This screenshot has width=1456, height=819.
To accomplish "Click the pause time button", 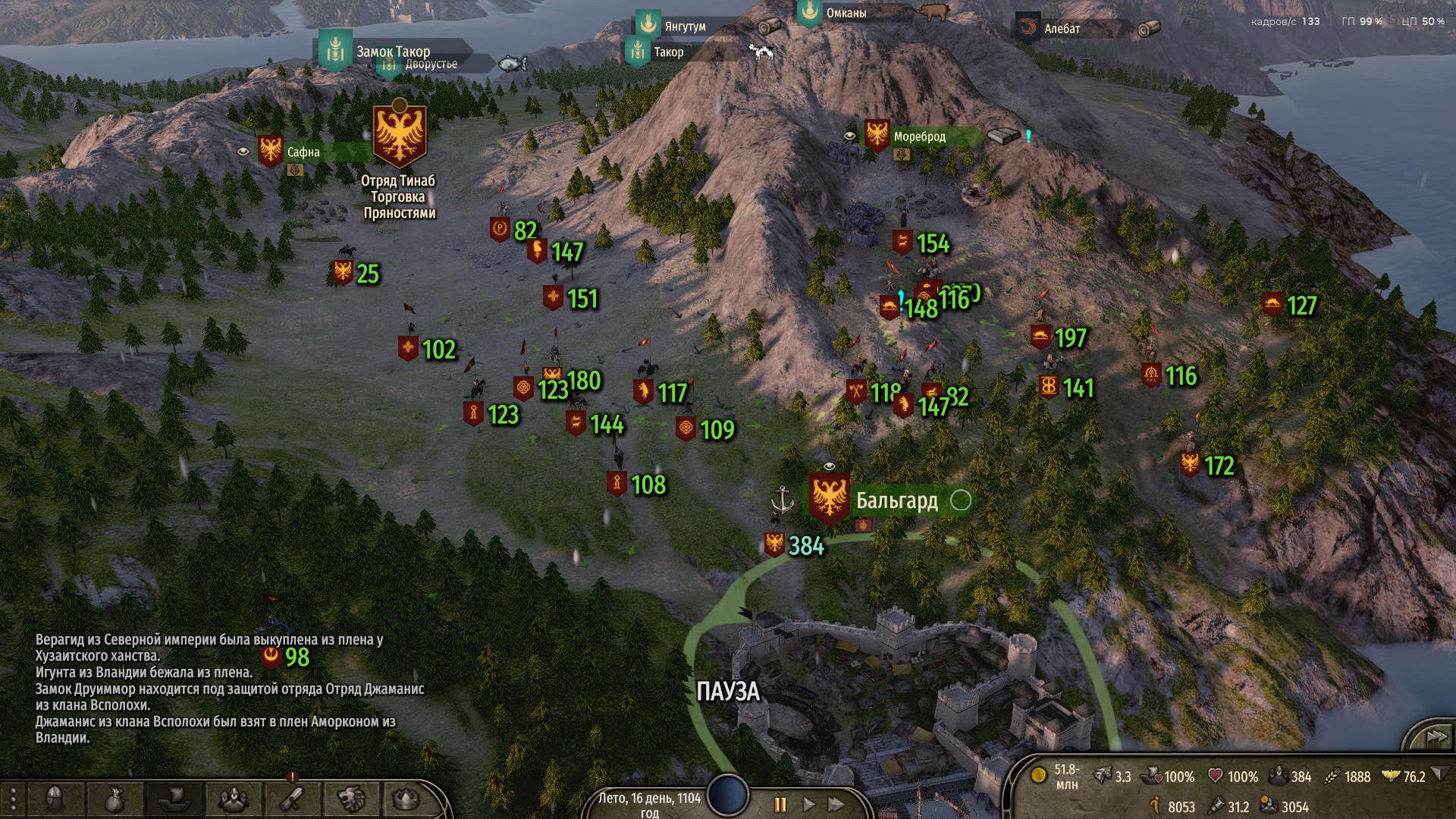I will click(780, 805).
